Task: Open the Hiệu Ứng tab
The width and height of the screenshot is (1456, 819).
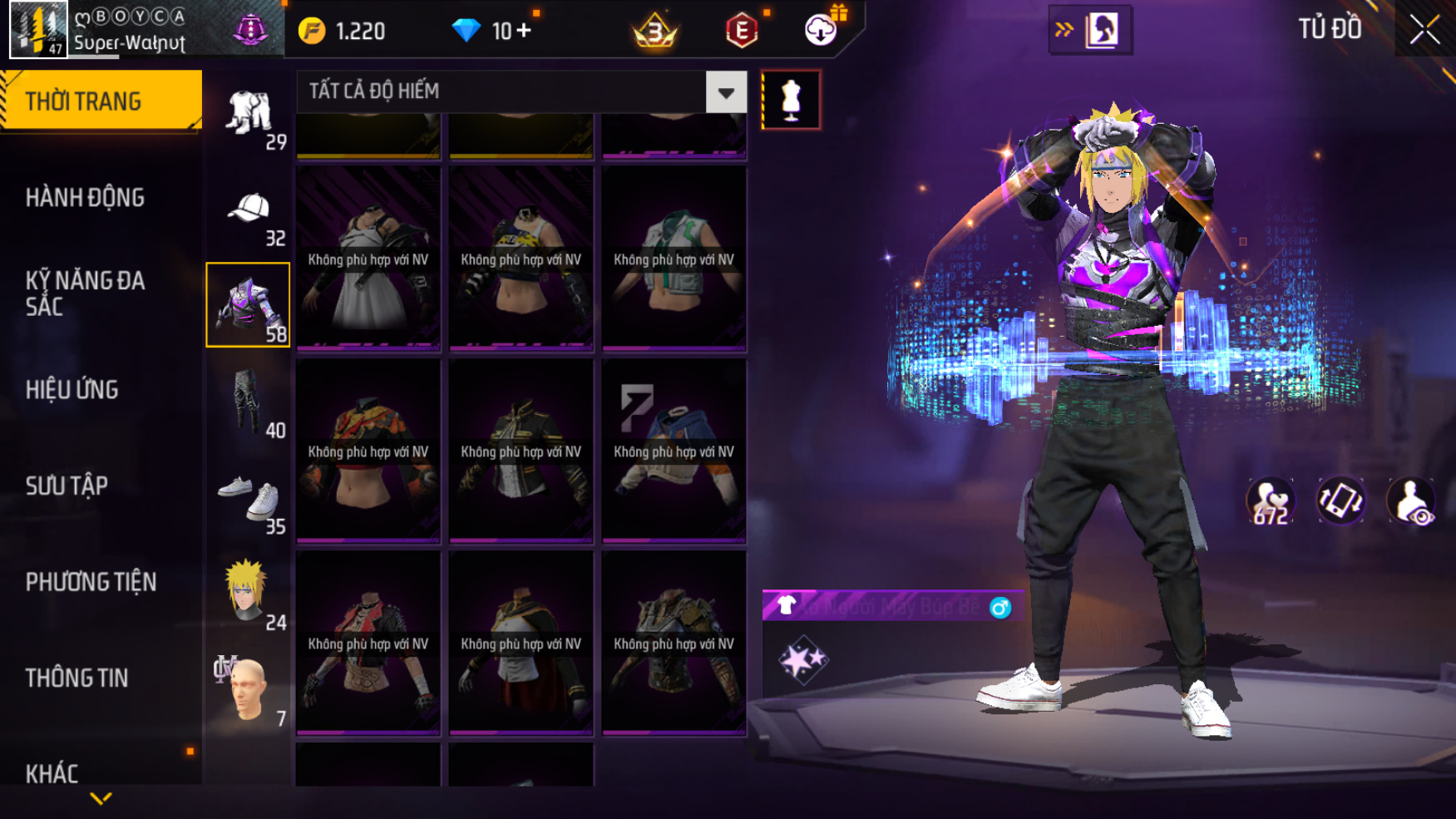Action: pyautogui.click(x=72, y=389)
